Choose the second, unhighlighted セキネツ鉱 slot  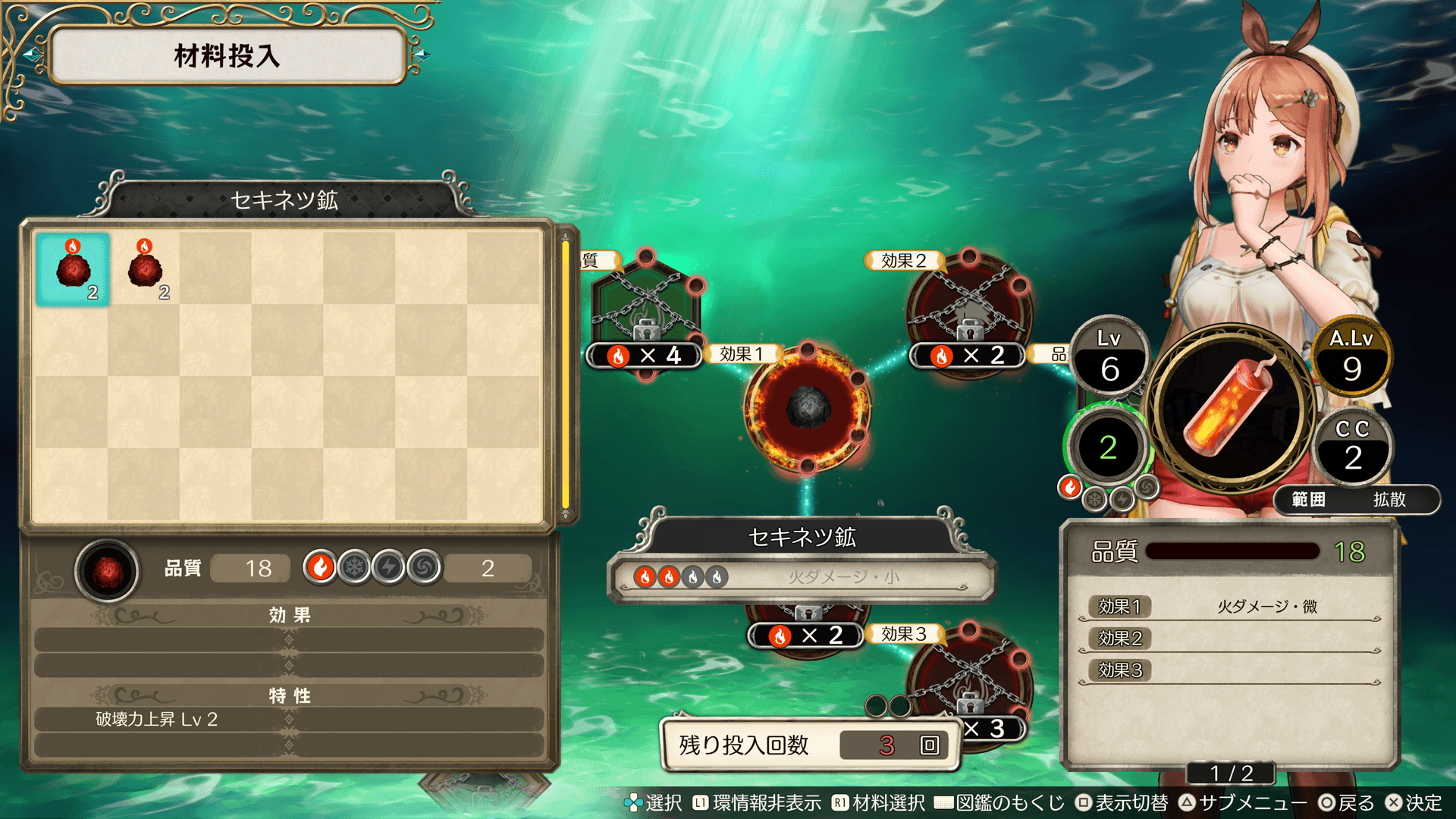[145, 269]
